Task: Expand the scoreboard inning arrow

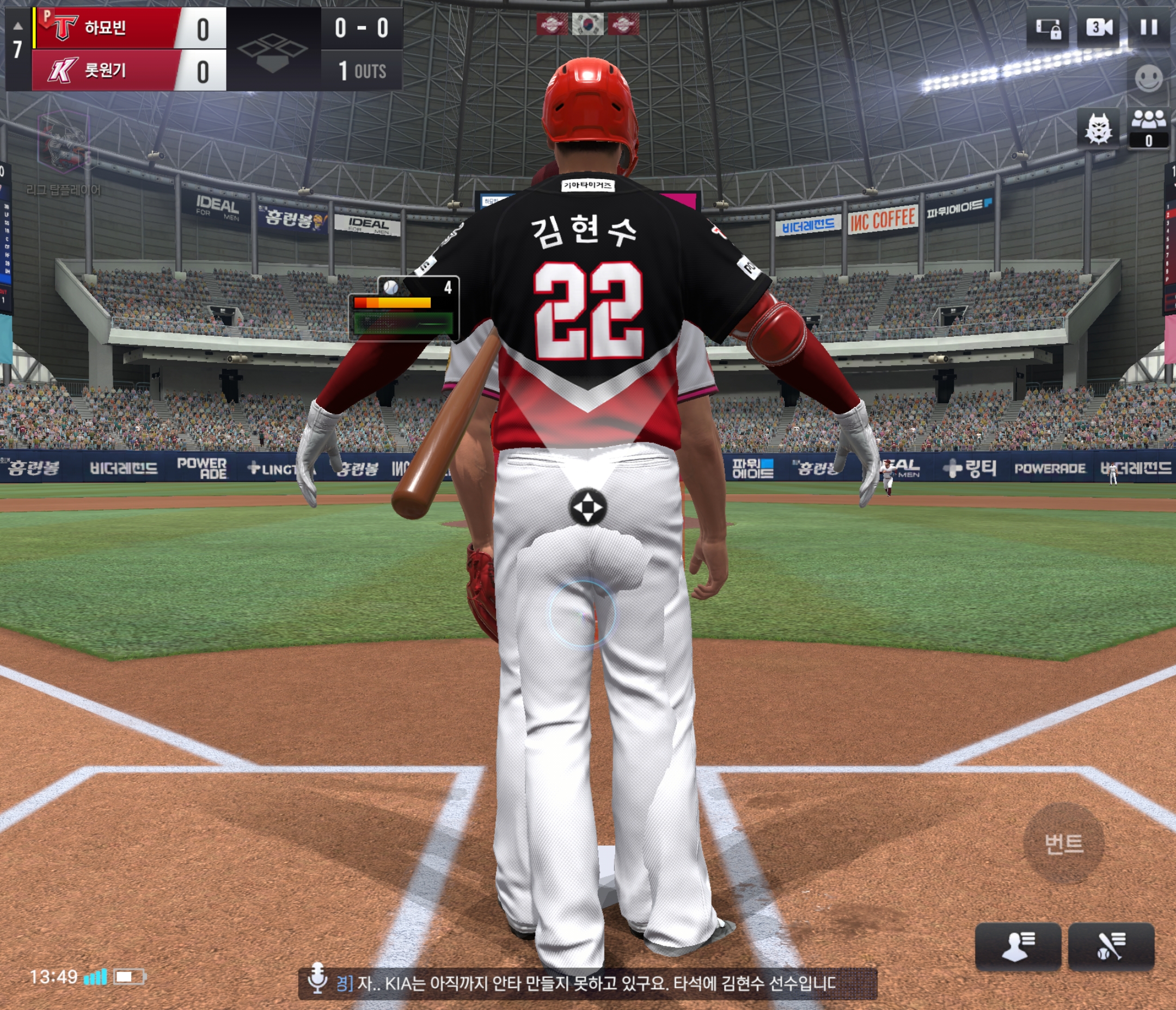Action: pyautogui.click(x=17, y=26)
